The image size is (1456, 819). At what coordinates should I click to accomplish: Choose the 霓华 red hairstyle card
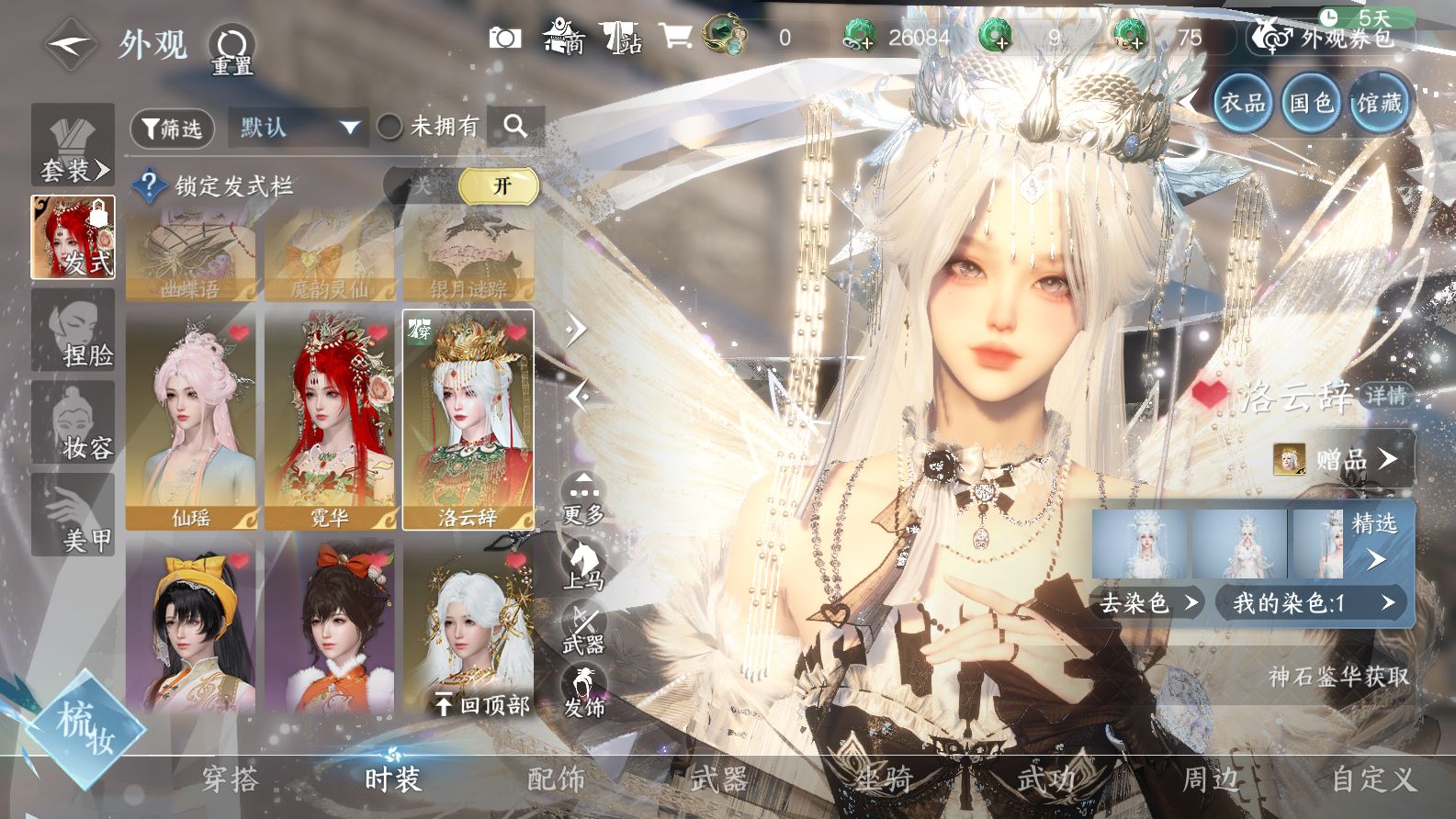click(329, 420)
